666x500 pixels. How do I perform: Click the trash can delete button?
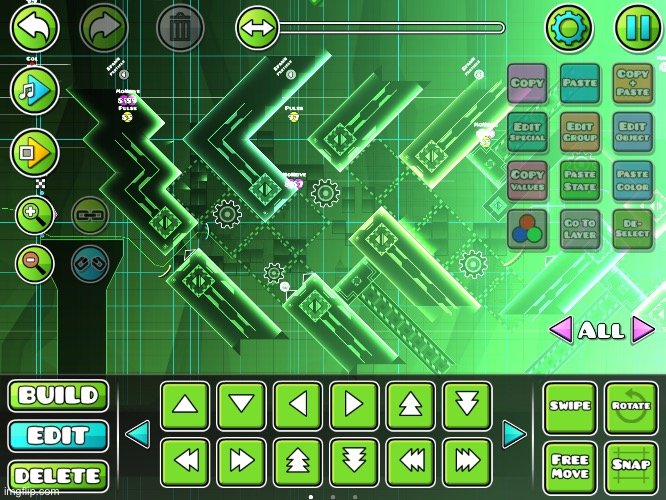point(180,28)
